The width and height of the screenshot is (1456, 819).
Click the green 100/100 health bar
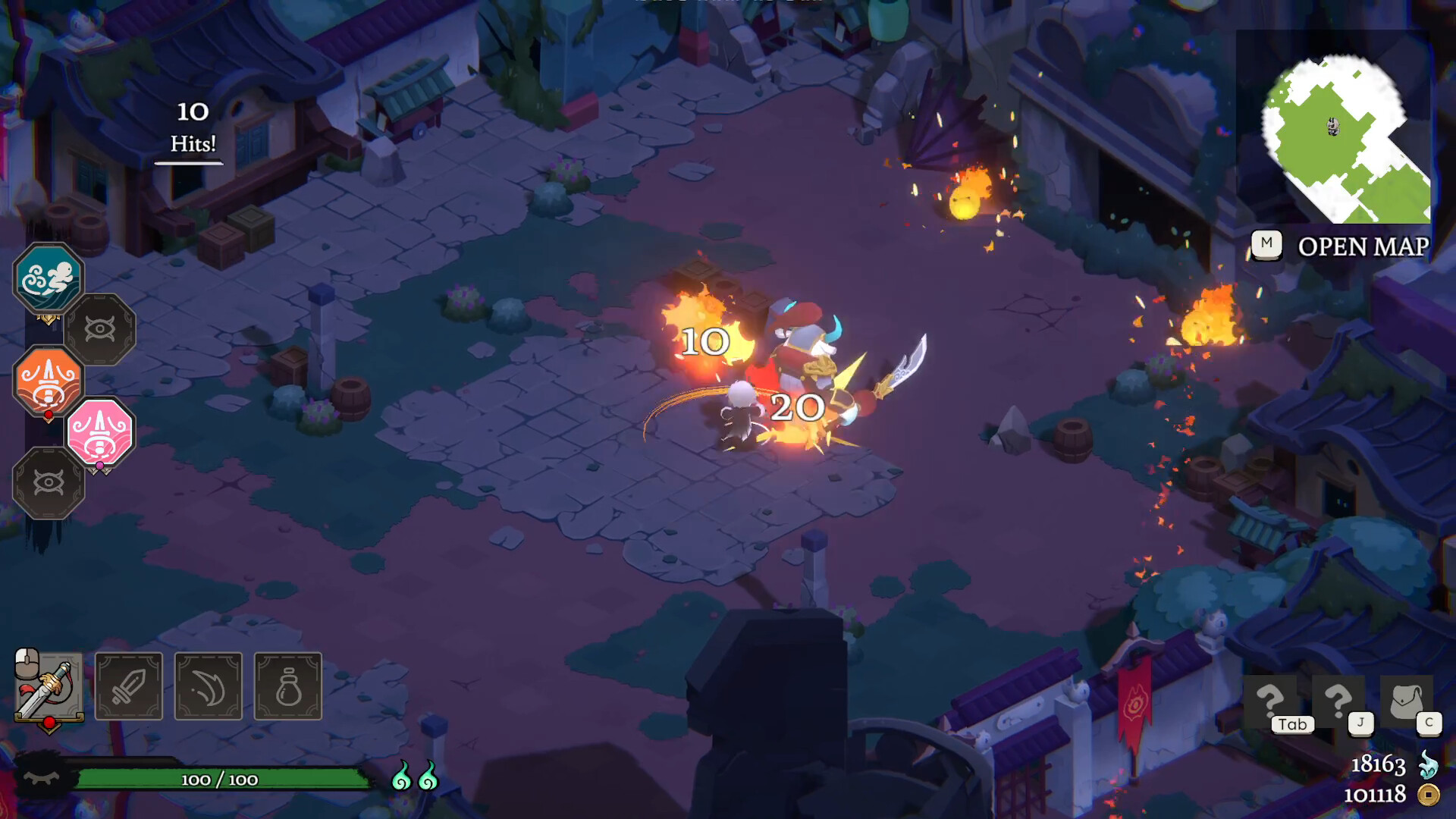click(x=220, y=778)
